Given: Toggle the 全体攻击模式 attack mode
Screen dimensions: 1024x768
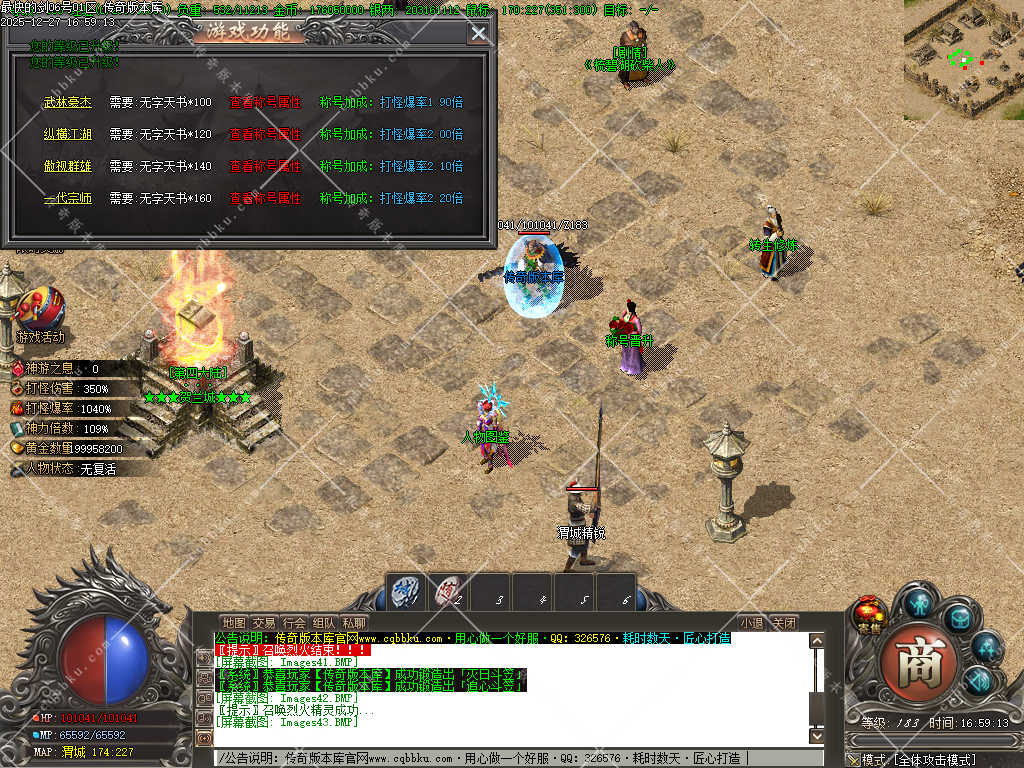Looking at the screenshot, I should coord(919,760).
